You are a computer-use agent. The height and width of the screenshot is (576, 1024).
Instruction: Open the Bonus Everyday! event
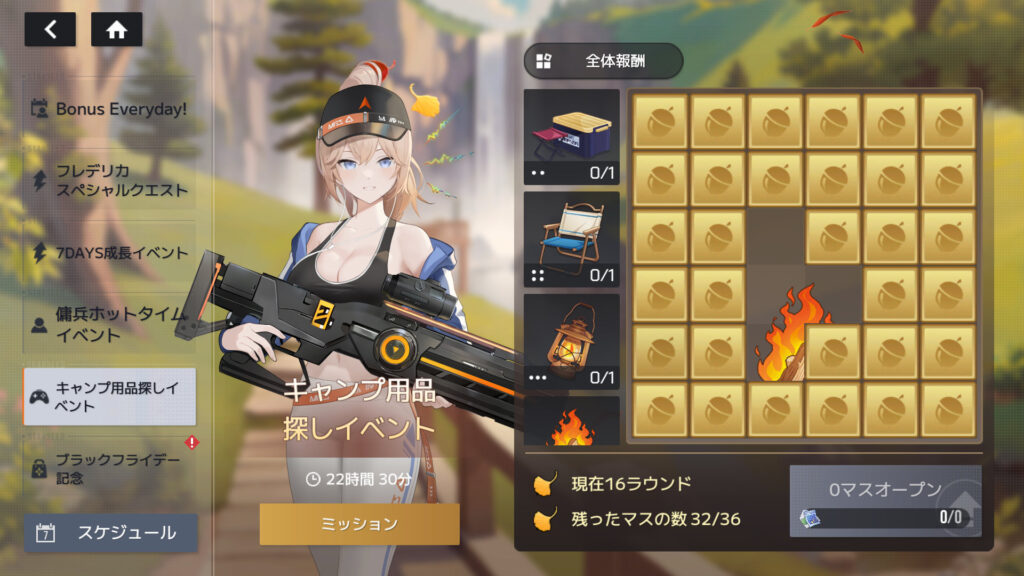tap(110, 108)
